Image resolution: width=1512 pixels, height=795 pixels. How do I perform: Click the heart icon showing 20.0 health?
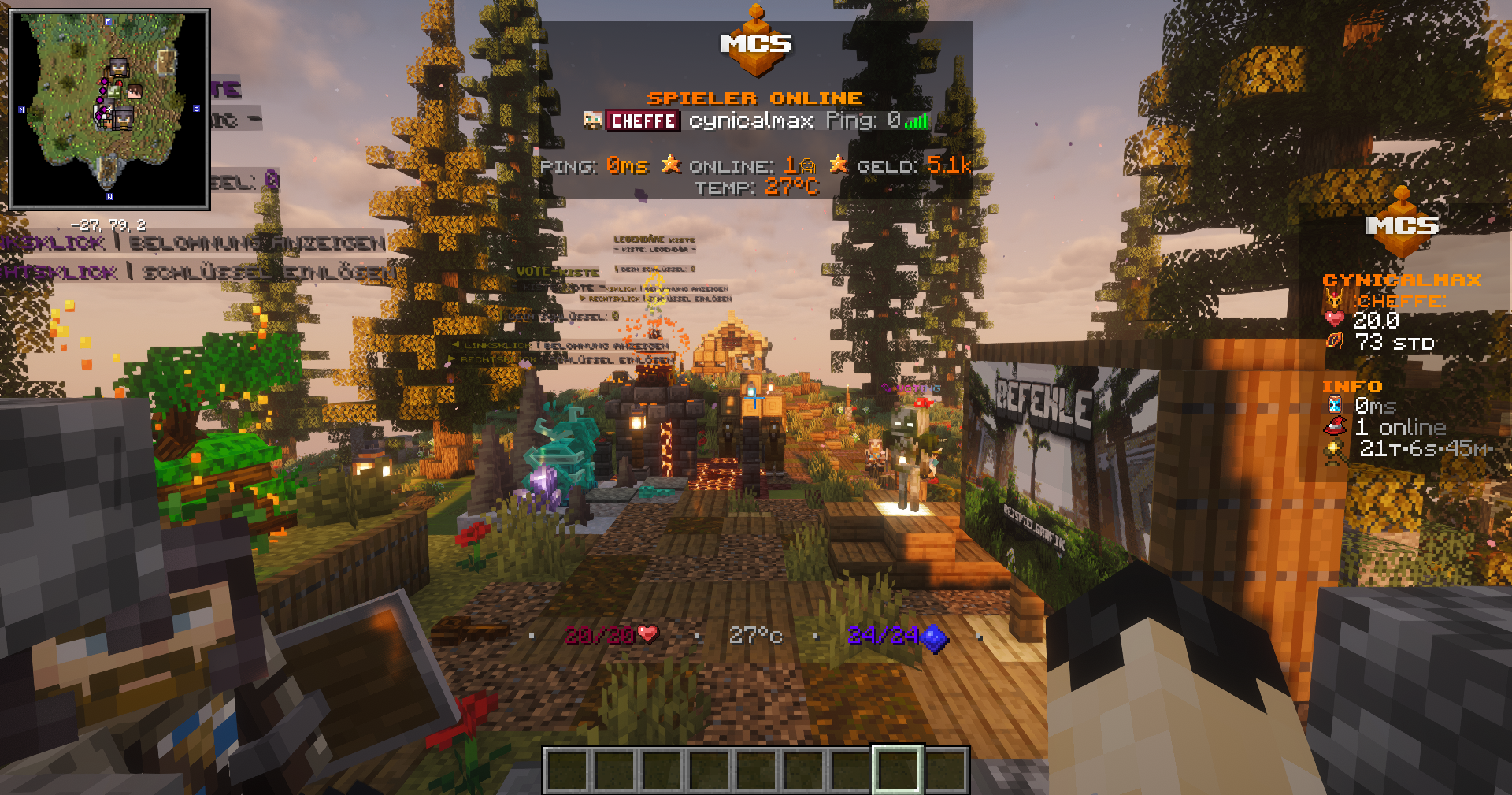(x=1334, y=318)
